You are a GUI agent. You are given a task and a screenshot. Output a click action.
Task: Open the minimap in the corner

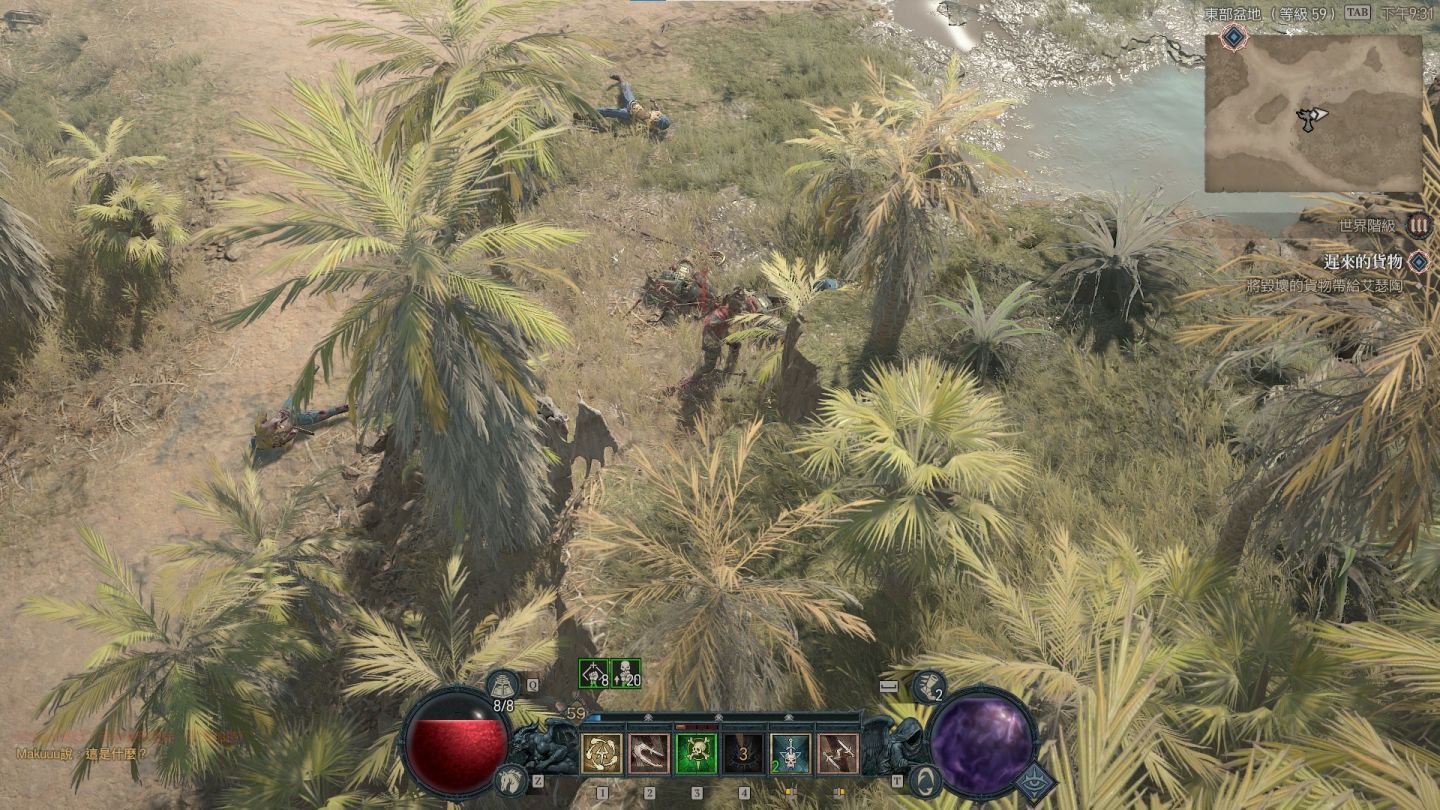pos(1313,113)
